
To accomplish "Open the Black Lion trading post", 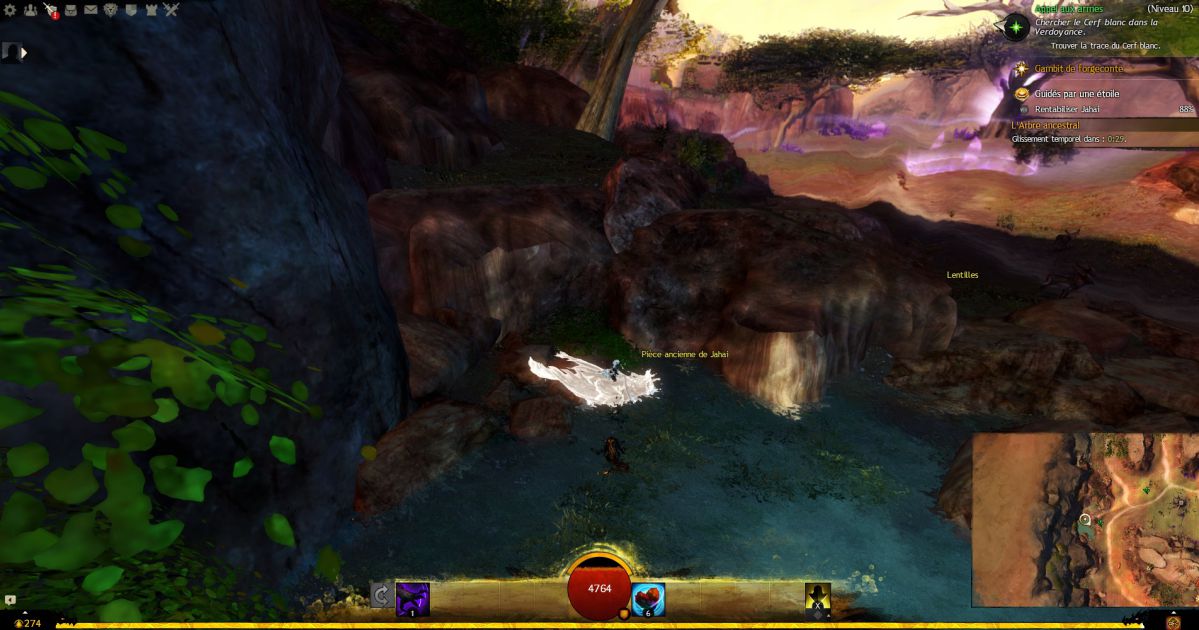I will [x=111, y=10].
